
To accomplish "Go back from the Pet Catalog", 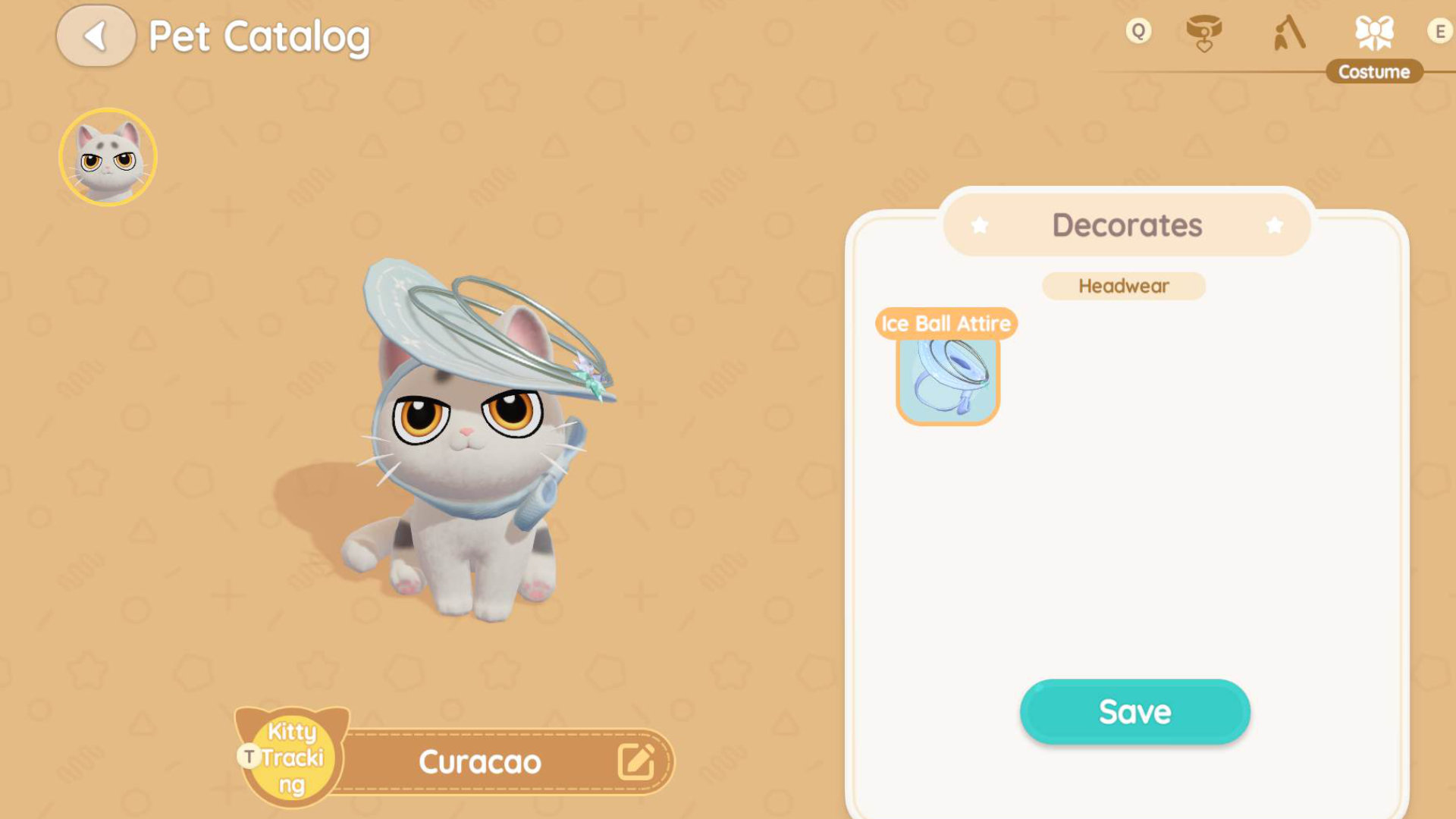I will click(x=96, y=36).
